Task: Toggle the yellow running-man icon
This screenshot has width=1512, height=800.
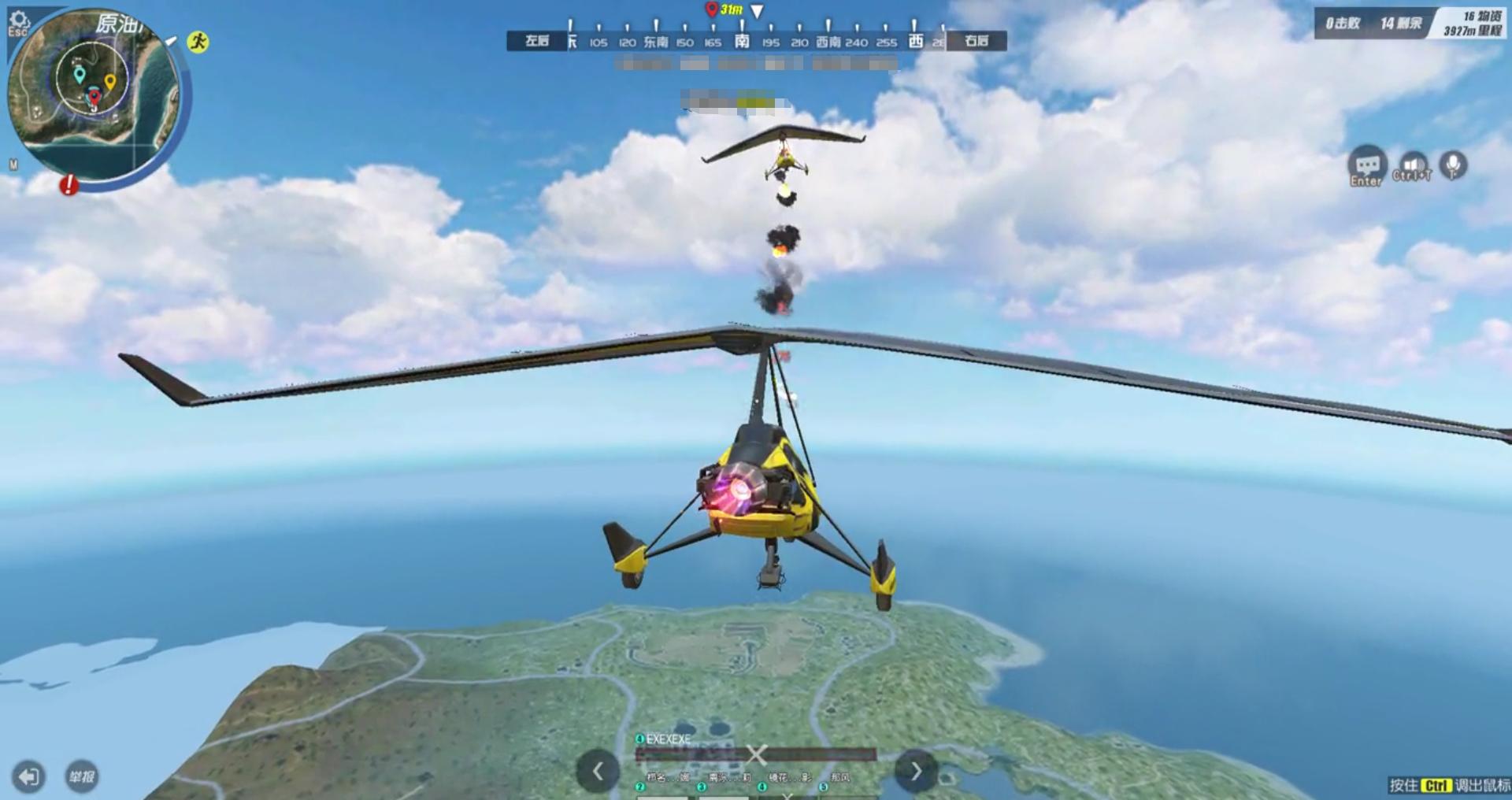Action: pyautogui.click(x=198, y=42)
